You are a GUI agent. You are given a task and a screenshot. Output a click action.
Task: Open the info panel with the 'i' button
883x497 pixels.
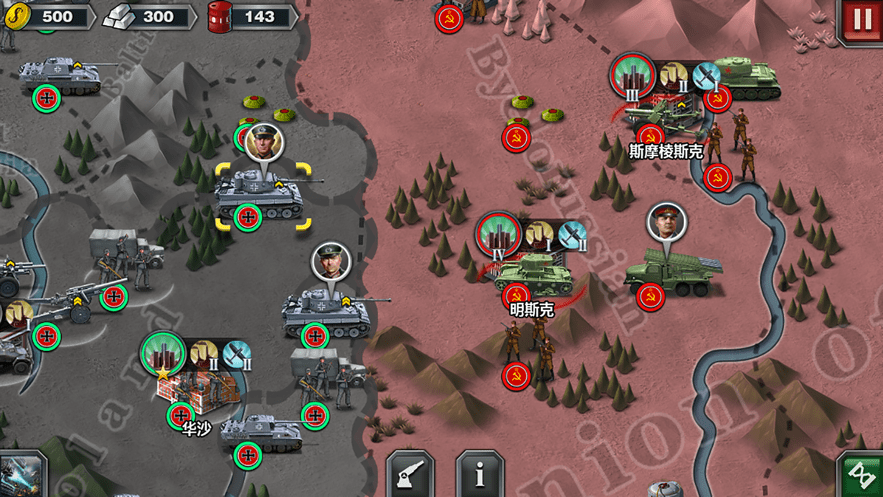(479, 474)
